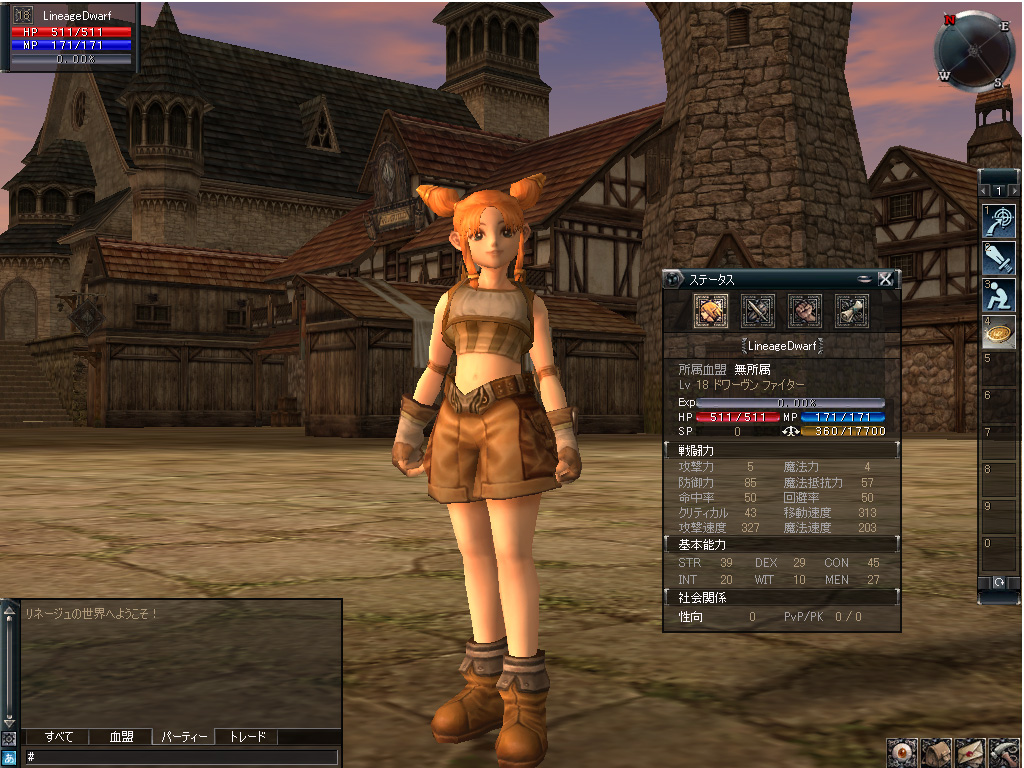Open the scroll icon in status window
Screen dimensions: 1024x768
click(851, 311)
